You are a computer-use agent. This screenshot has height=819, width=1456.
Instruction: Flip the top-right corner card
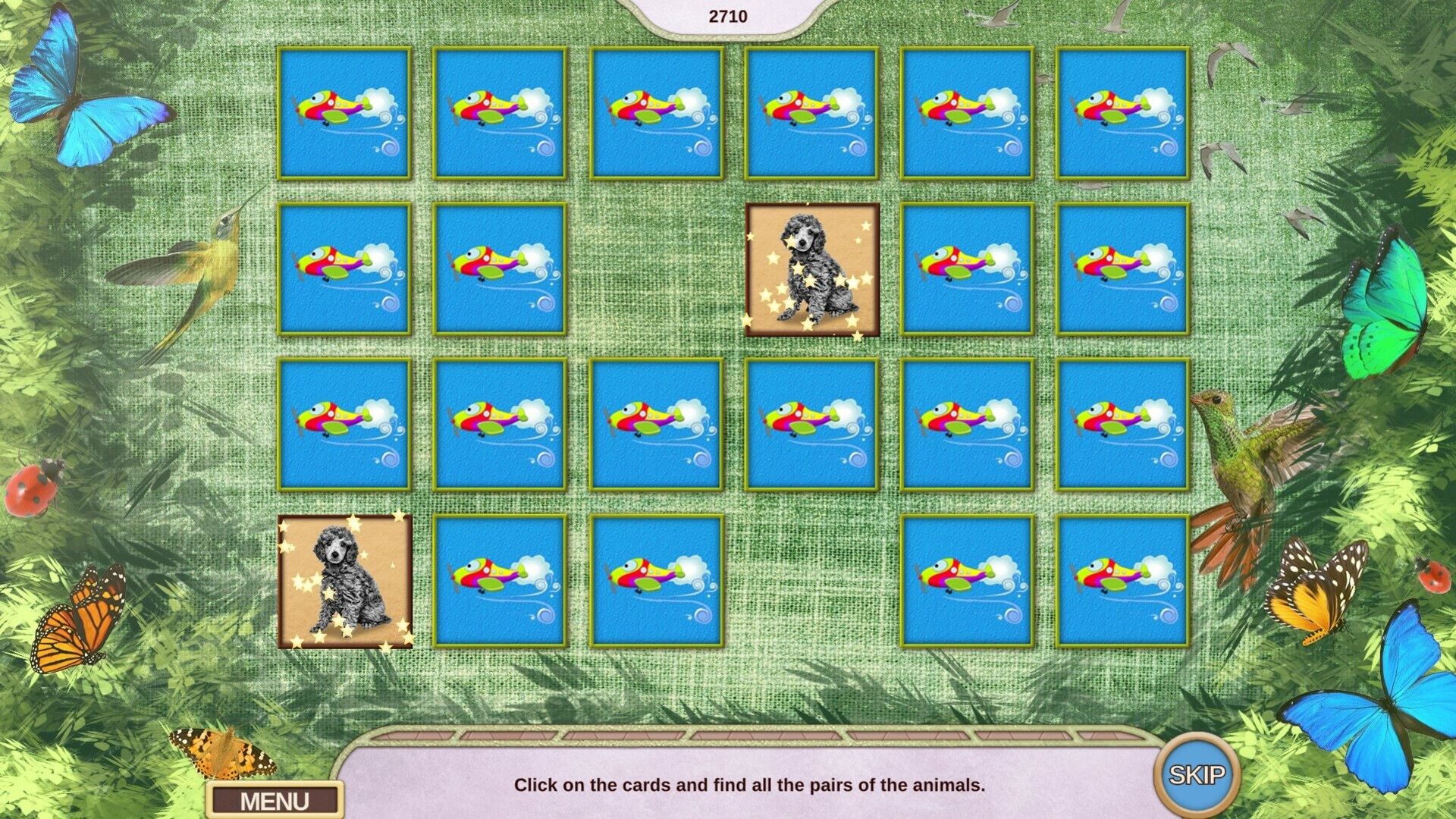click(x=1122, y=114)
